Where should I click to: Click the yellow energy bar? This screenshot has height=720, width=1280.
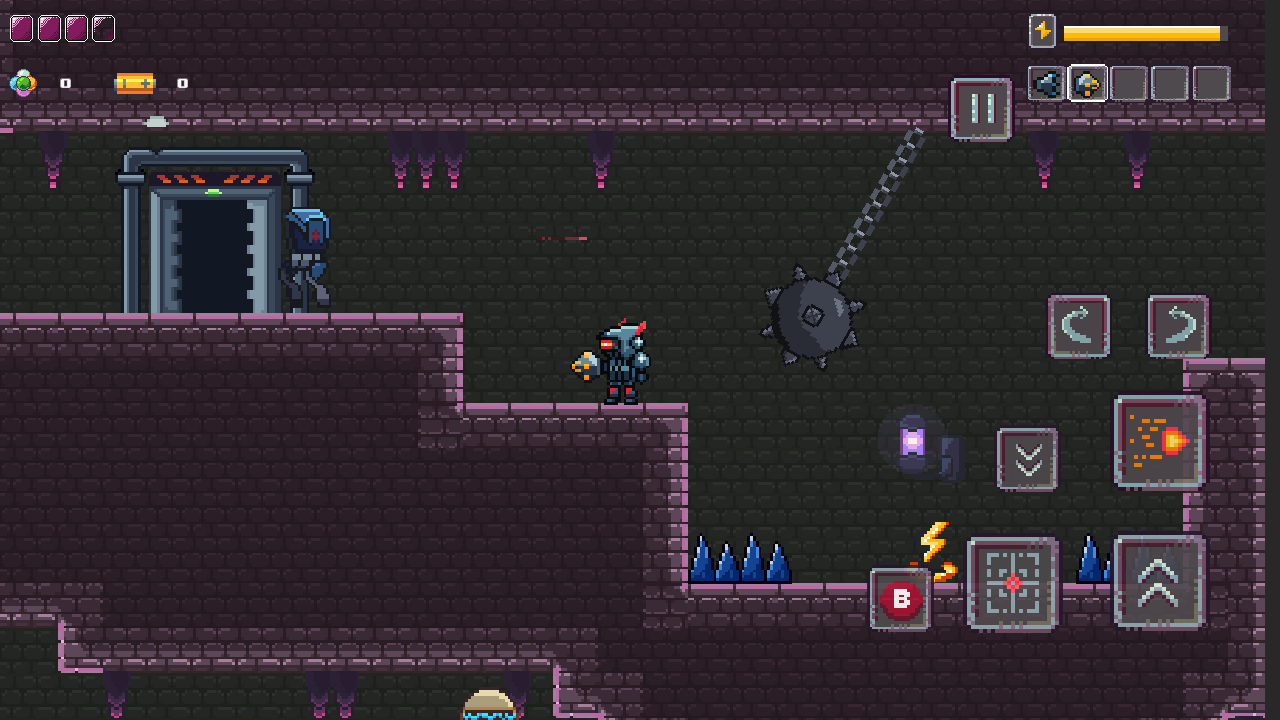1145,32
